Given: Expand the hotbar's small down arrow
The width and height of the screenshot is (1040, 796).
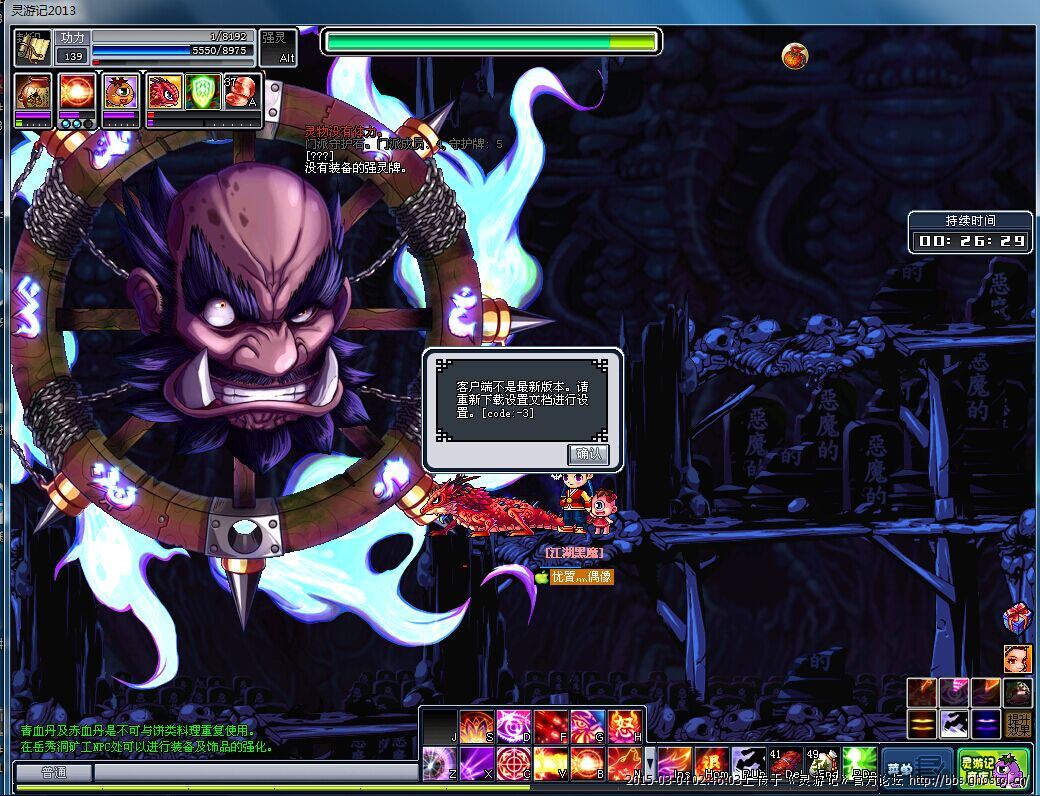Looking at the screenshot, I should [650, 760].
